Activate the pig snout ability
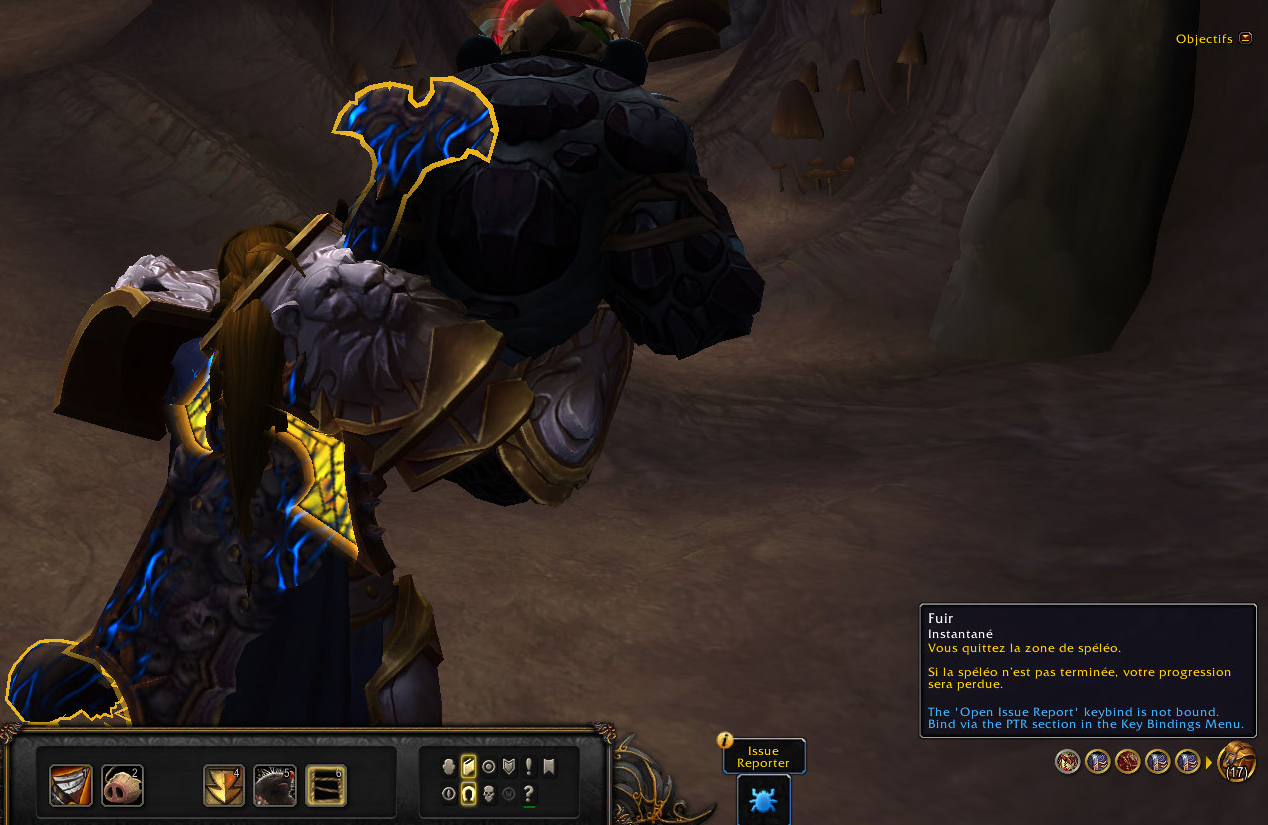Viewport: 1268px width, 825px height. click(x=122, y=786)
